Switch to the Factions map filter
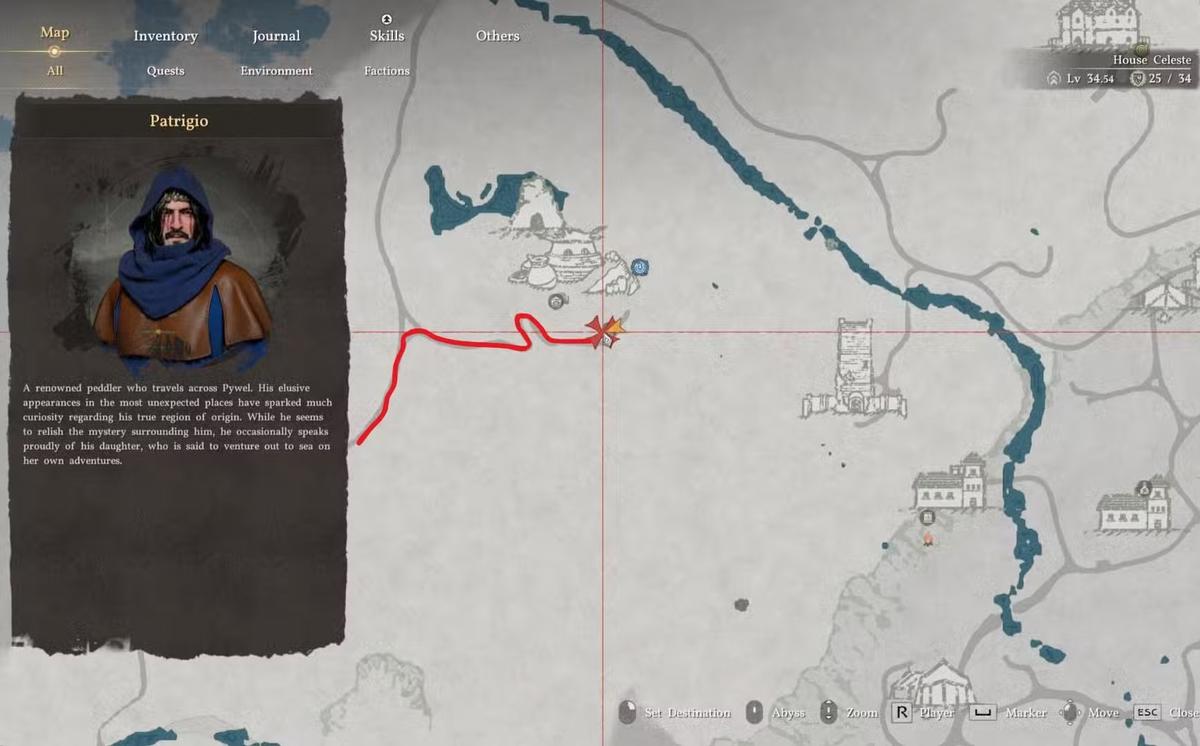The height and width of the screenshot is (746, 1200). 387,71
